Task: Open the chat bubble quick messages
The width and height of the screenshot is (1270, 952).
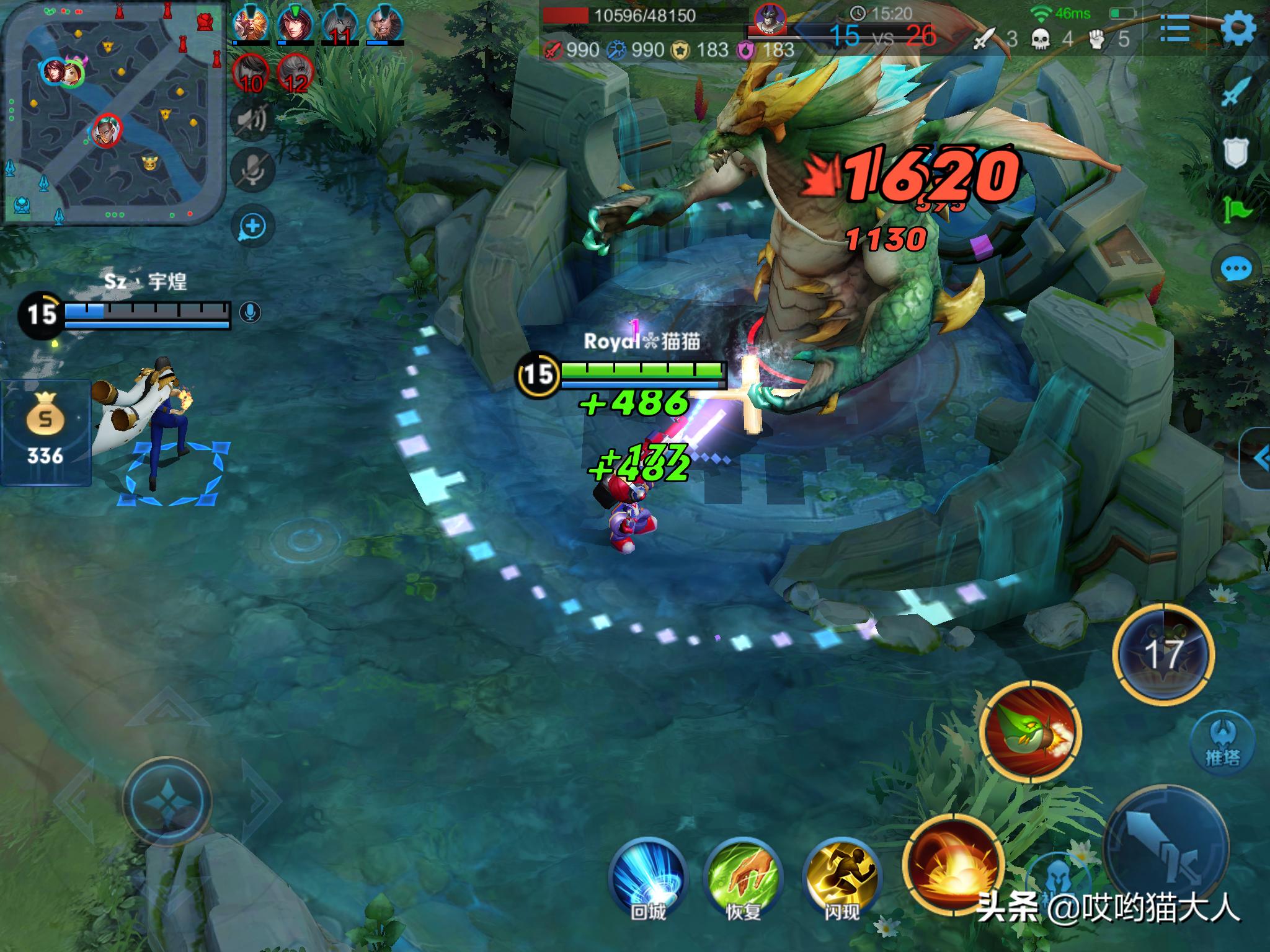Action: tap(1236, 269)
